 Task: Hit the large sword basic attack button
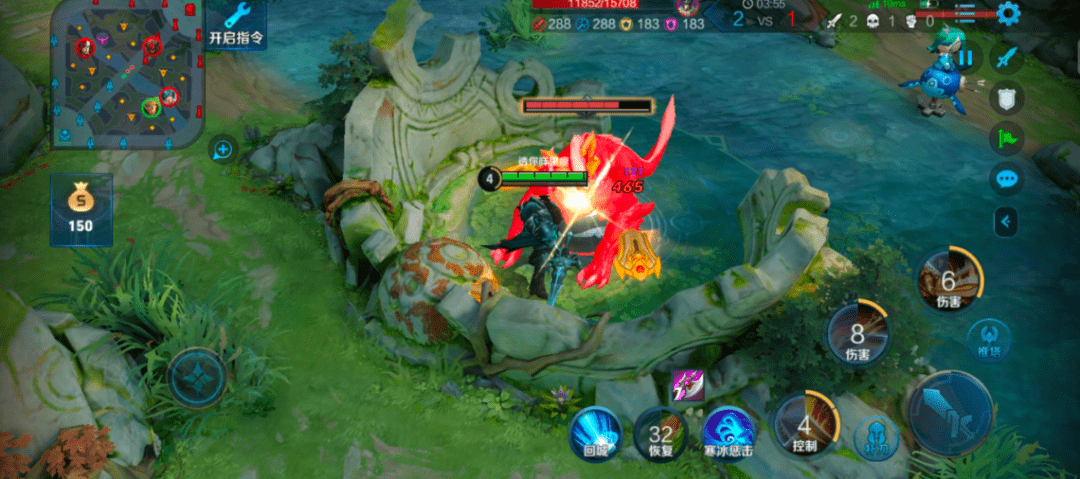(950, 412)
